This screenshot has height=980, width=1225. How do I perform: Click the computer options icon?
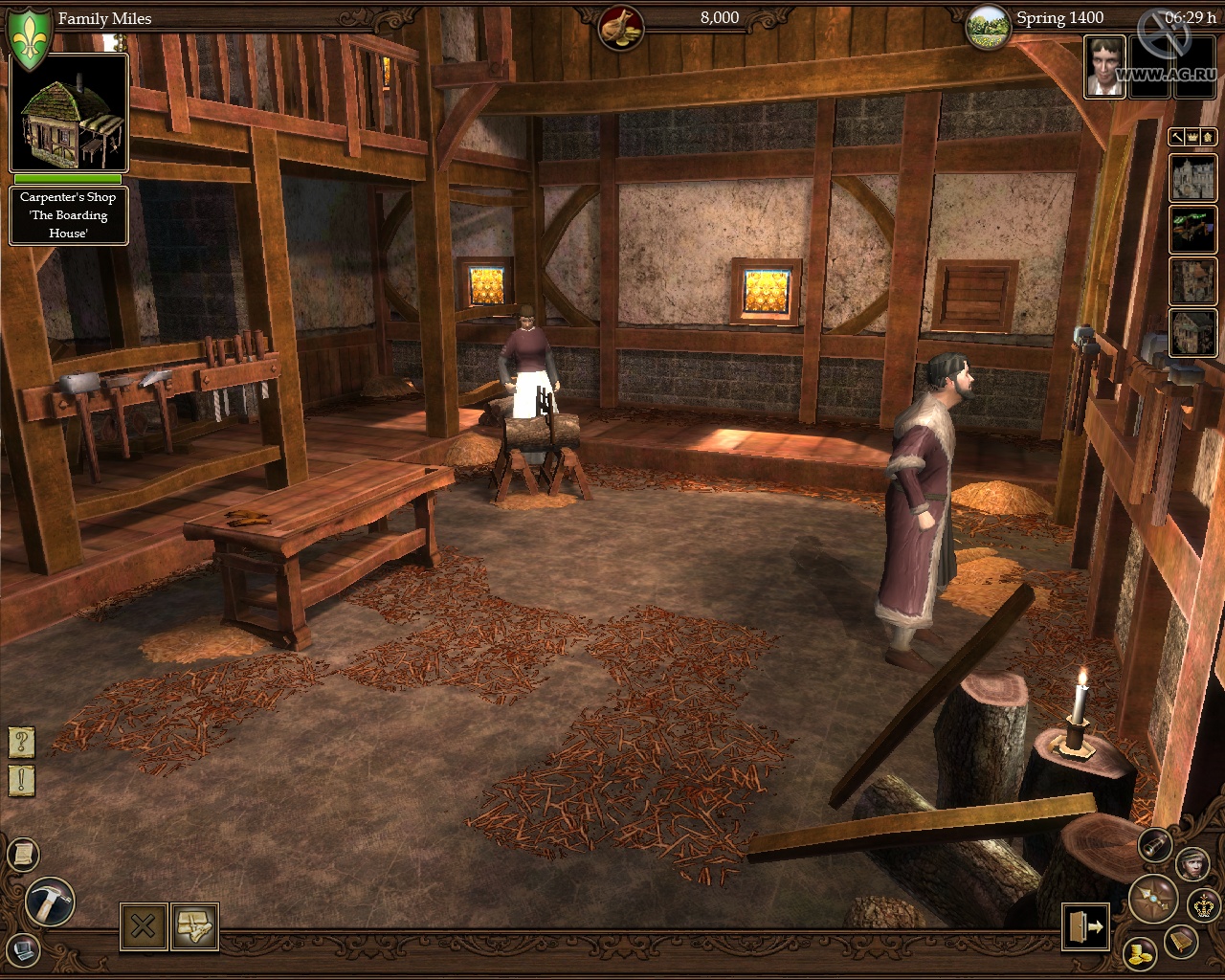pyautogui.click(x=22, y=951)
